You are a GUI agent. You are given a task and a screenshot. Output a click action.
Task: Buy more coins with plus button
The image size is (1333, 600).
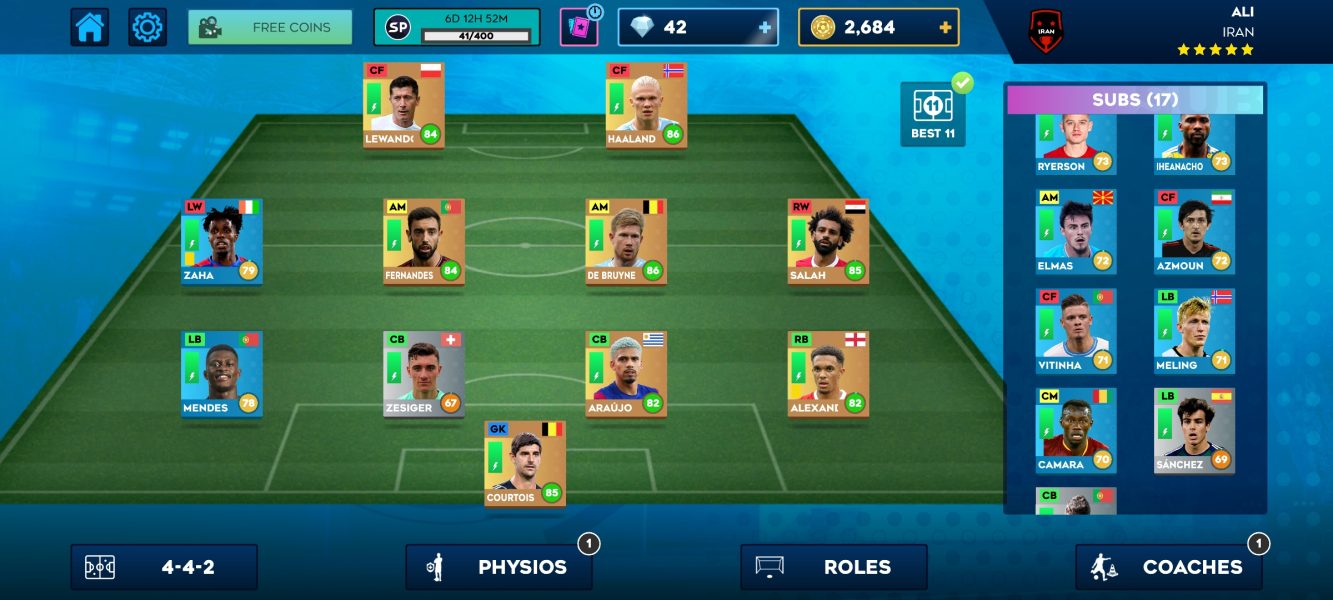(x=945, y=28)
